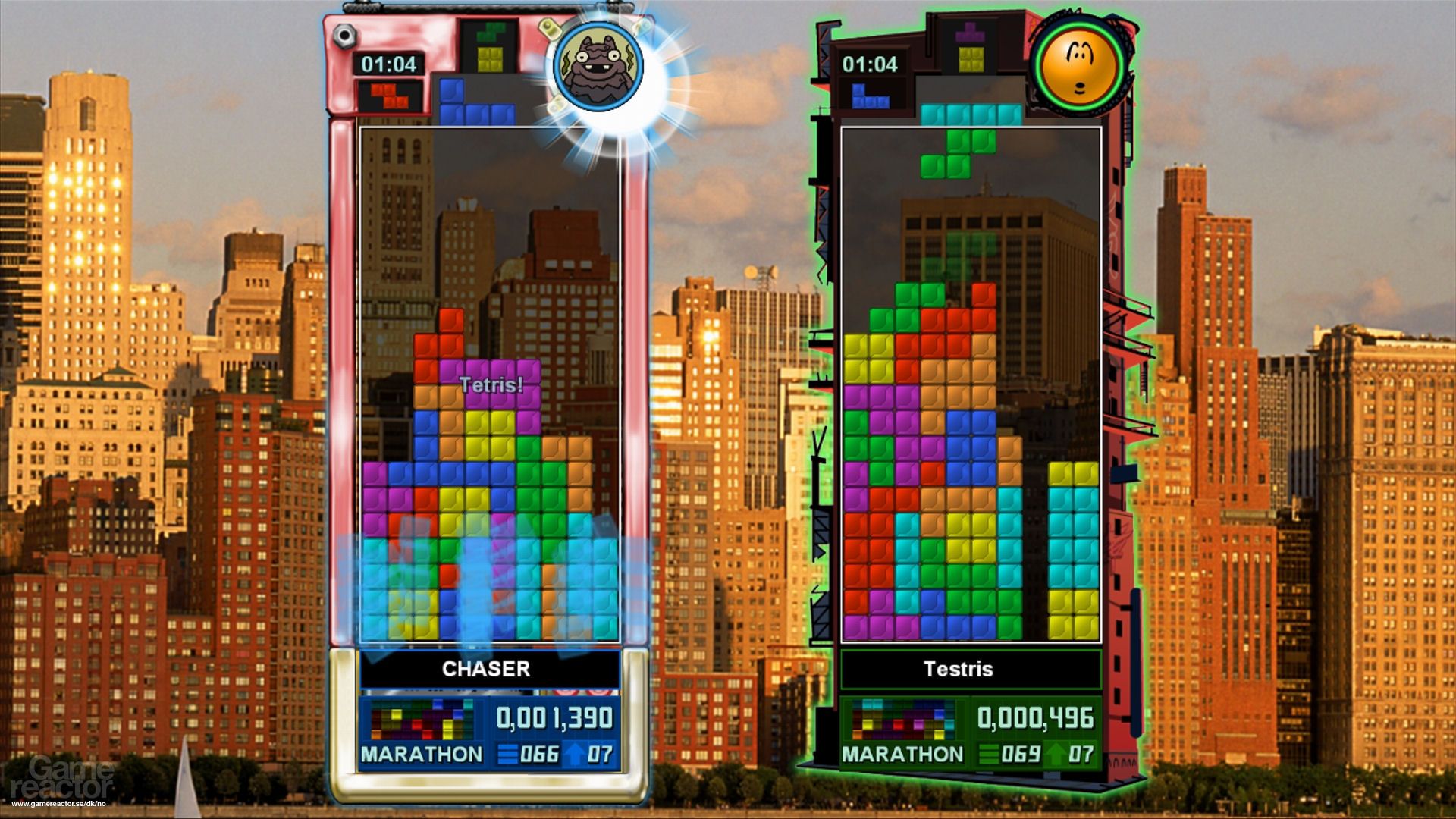
Task: Click the red hold piece on Chaser's panel
Action: [387, 97]
